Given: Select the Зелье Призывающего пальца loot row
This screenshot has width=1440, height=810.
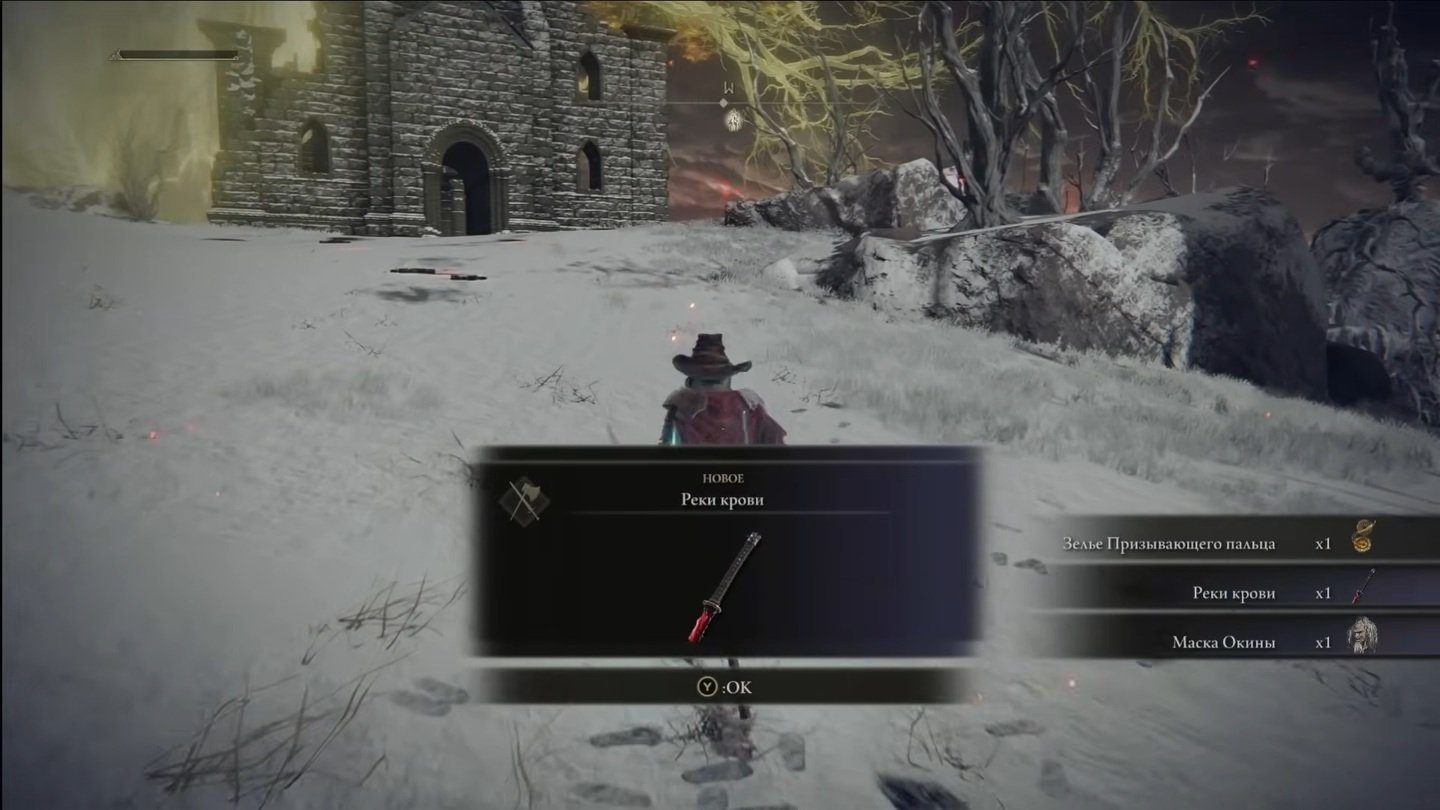Looking at the screenshot, I should (x=1234, y=543).
